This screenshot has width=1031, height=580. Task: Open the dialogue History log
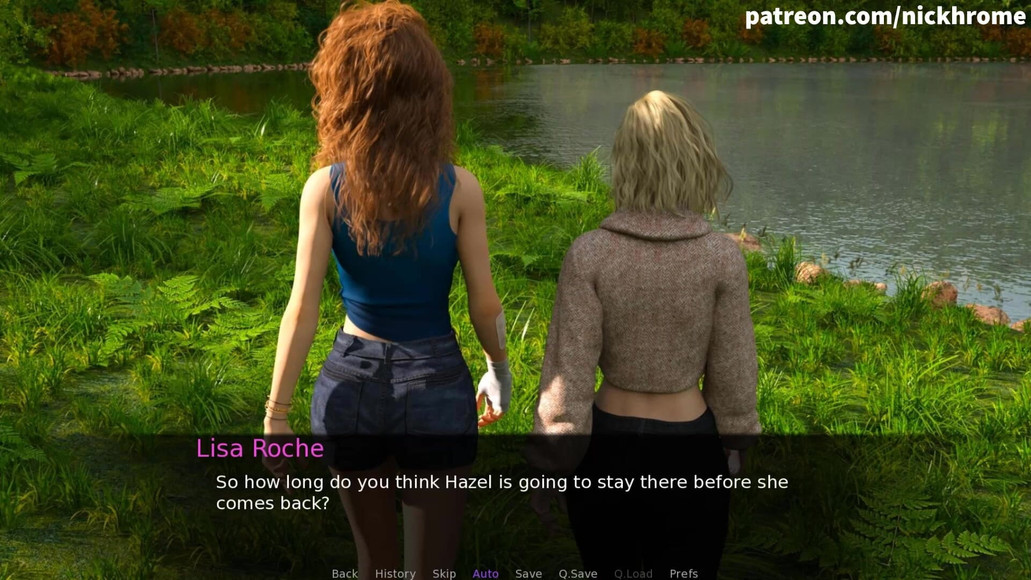(x=395, y=573)
